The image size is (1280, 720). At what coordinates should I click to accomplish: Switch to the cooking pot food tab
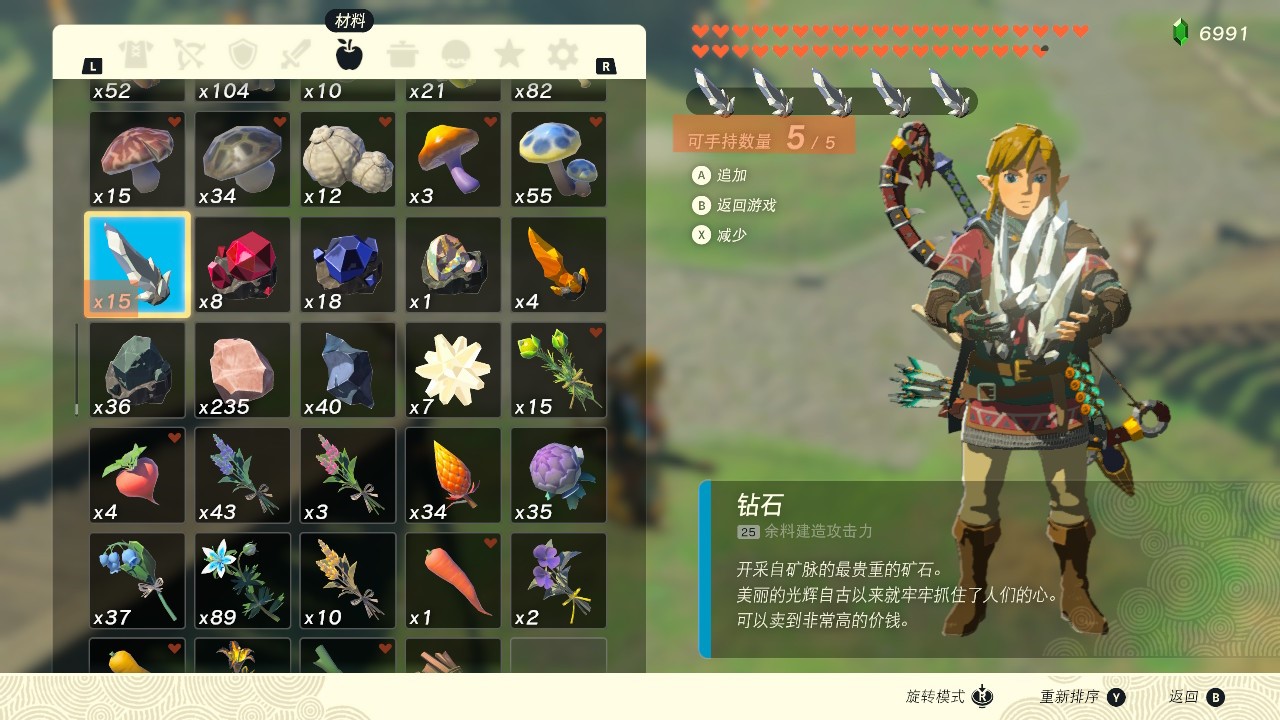pyautogui.click(x=403, y=54)
